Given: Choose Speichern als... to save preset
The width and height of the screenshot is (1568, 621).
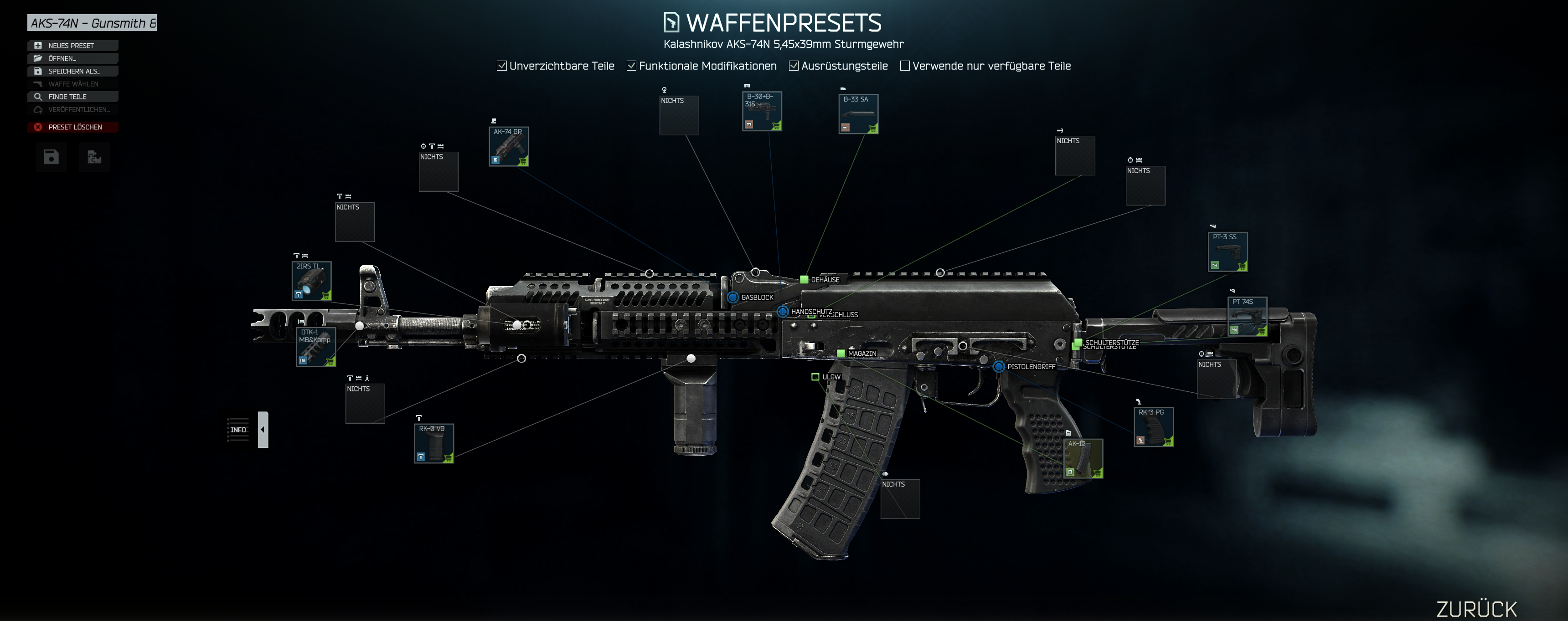Looking at the screenshot, I should coord(72,71).
